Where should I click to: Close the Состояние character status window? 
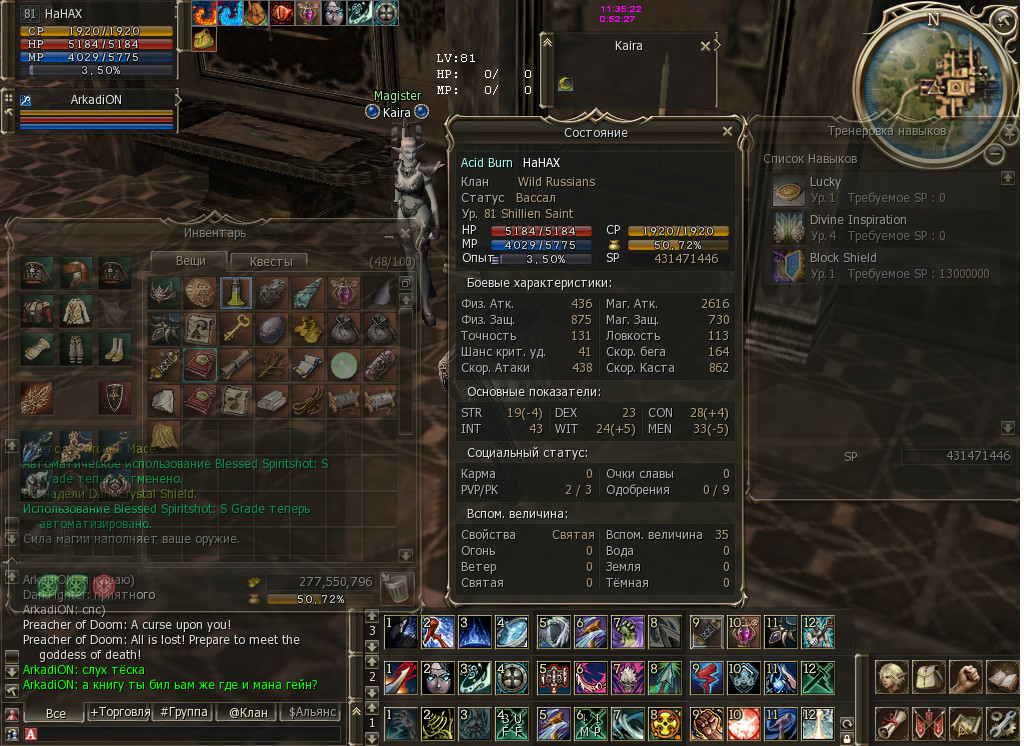[727, 131]
